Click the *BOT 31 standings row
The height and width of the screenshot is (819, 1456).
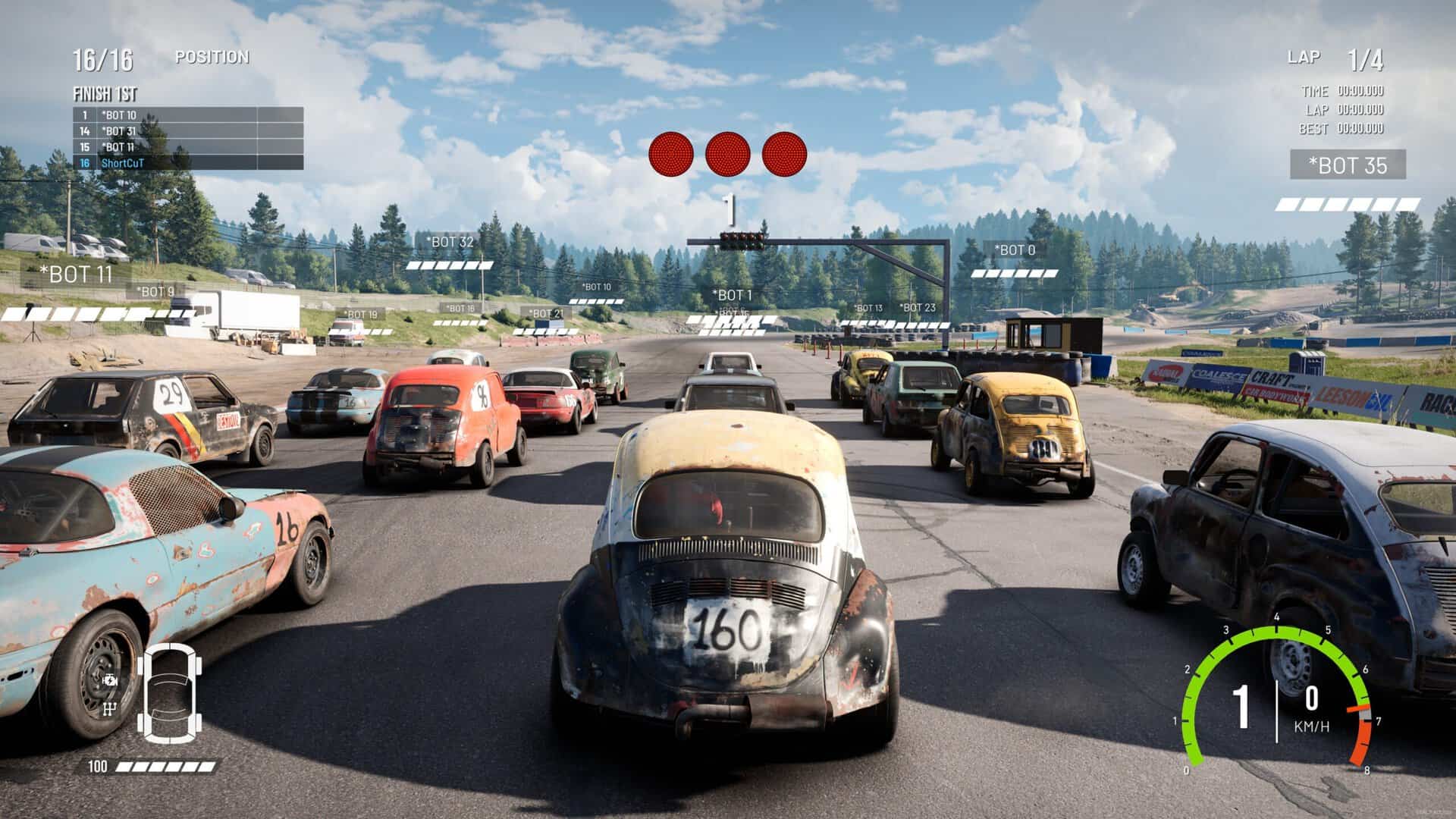point(188,131)
